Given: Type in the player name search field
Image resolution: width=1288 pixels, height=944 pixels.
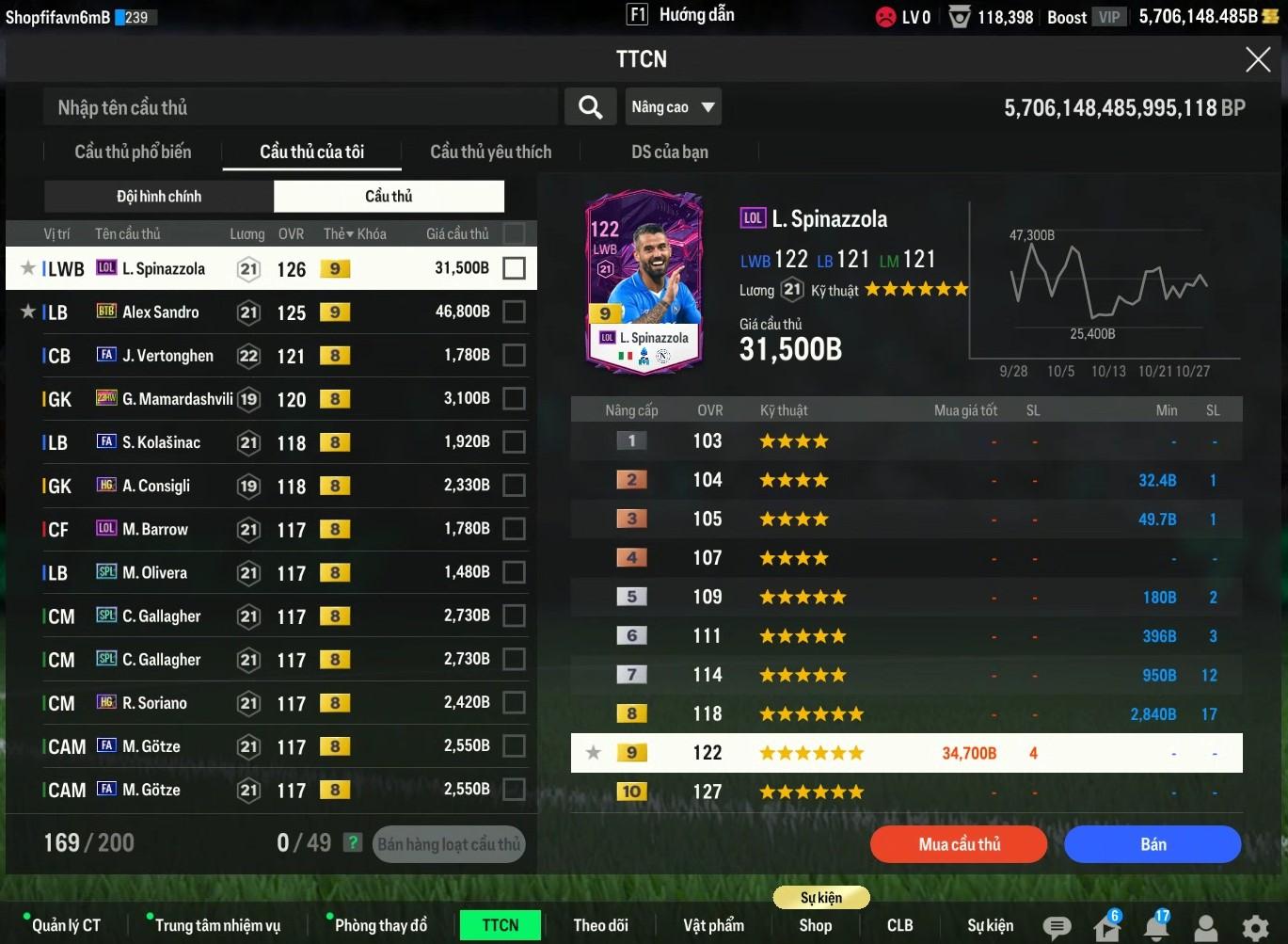Looking at the screenshot, I should [301, 107].
